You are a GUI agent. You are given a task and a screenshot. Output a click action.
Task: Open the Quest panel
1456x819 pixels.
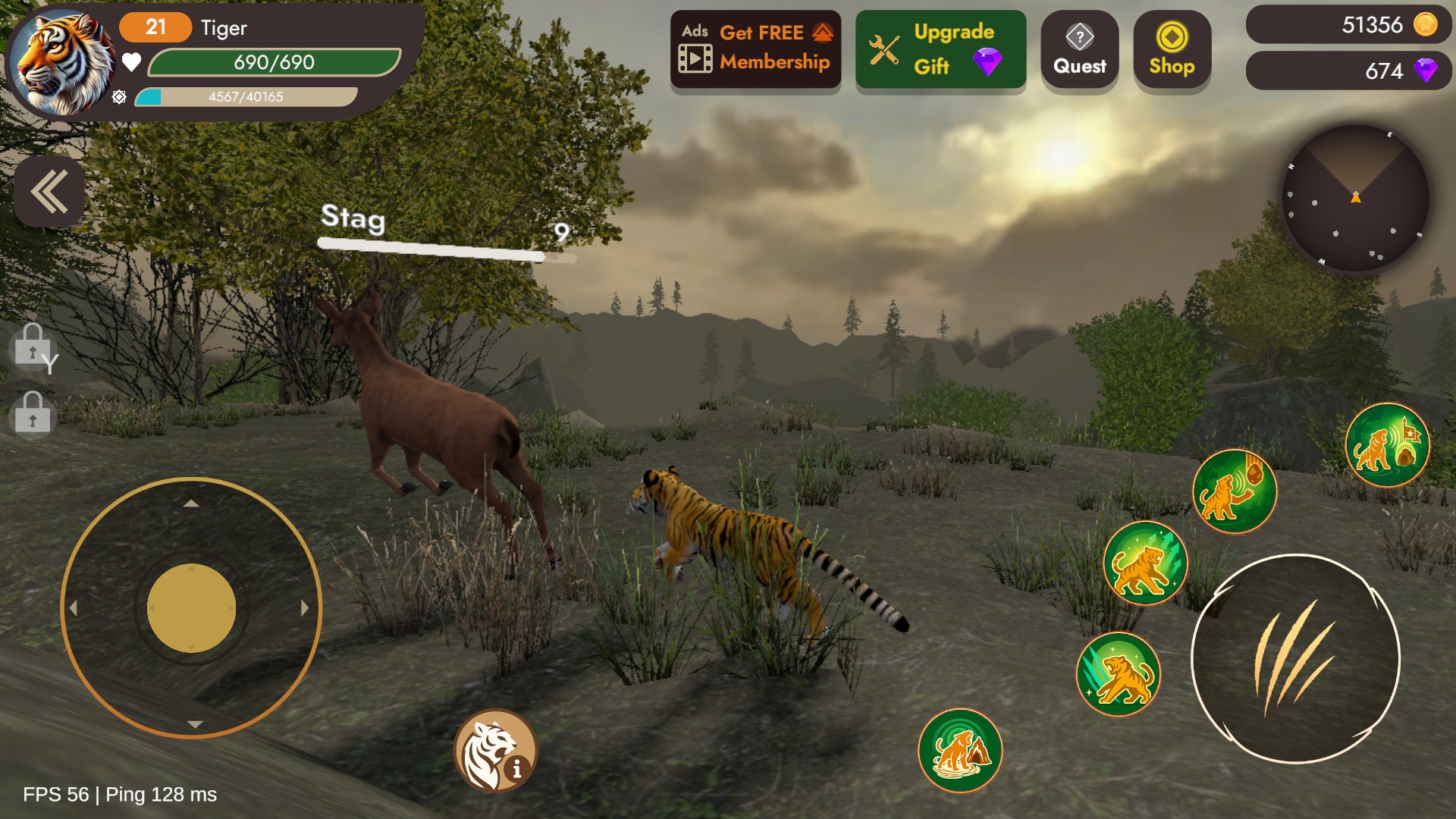click(x=1079, y=50)
